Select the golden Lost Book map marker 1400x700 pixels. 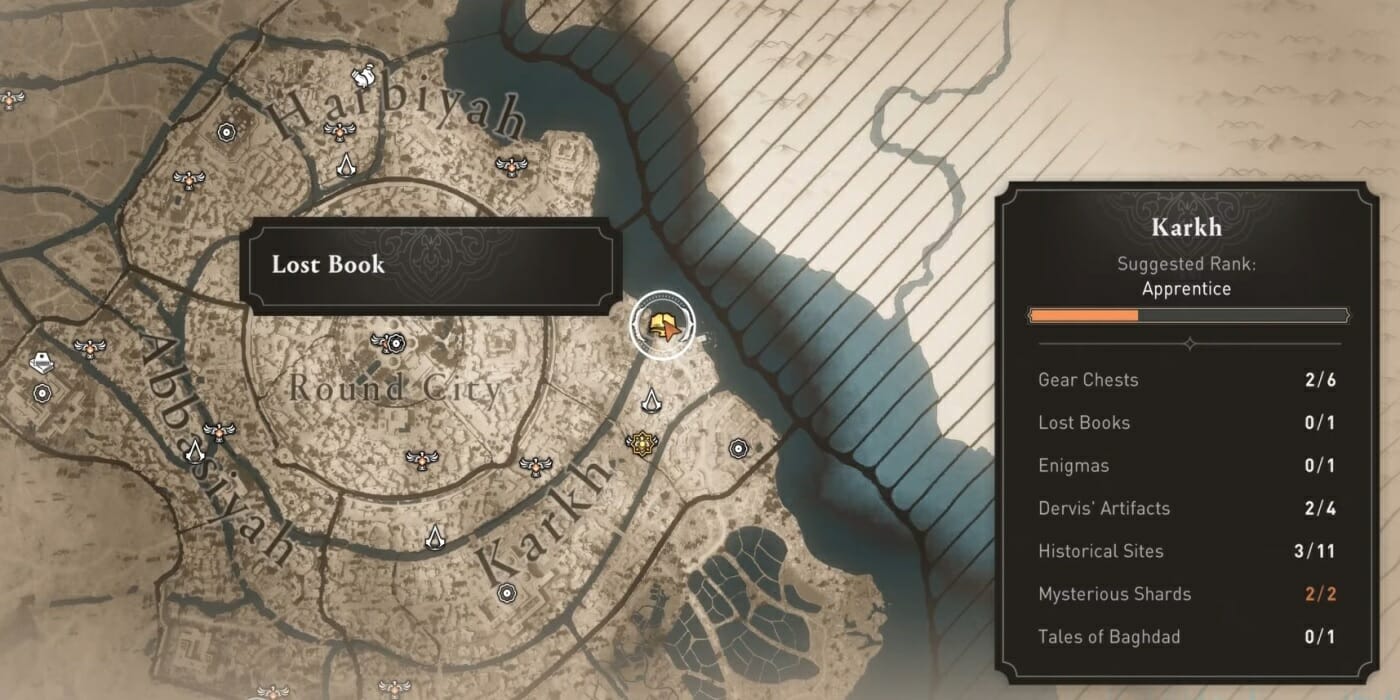(661, 324)
